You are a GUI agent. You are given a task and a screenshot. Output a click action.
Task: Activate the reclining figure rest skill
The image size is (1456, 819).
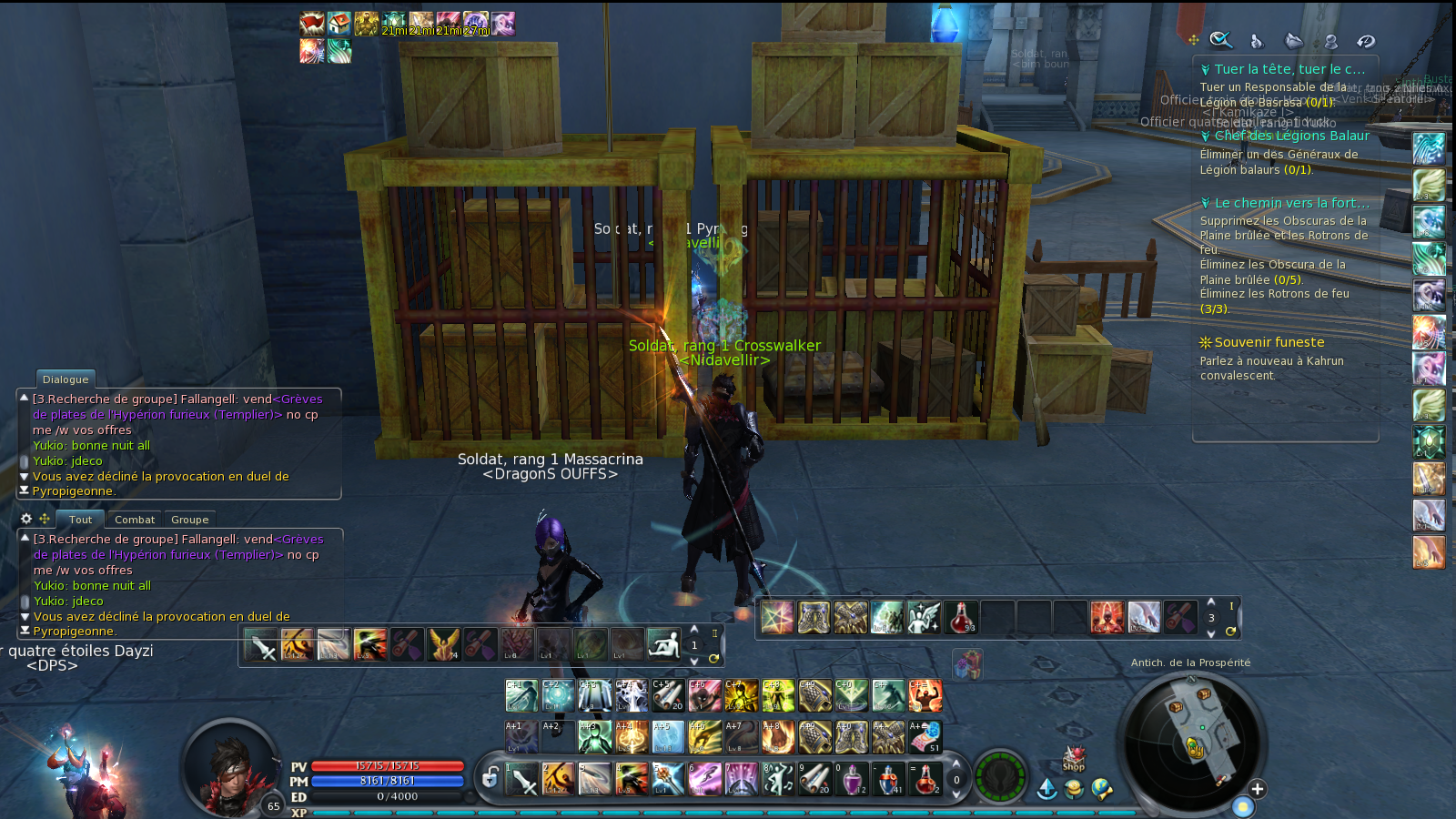tap(663, 644)
